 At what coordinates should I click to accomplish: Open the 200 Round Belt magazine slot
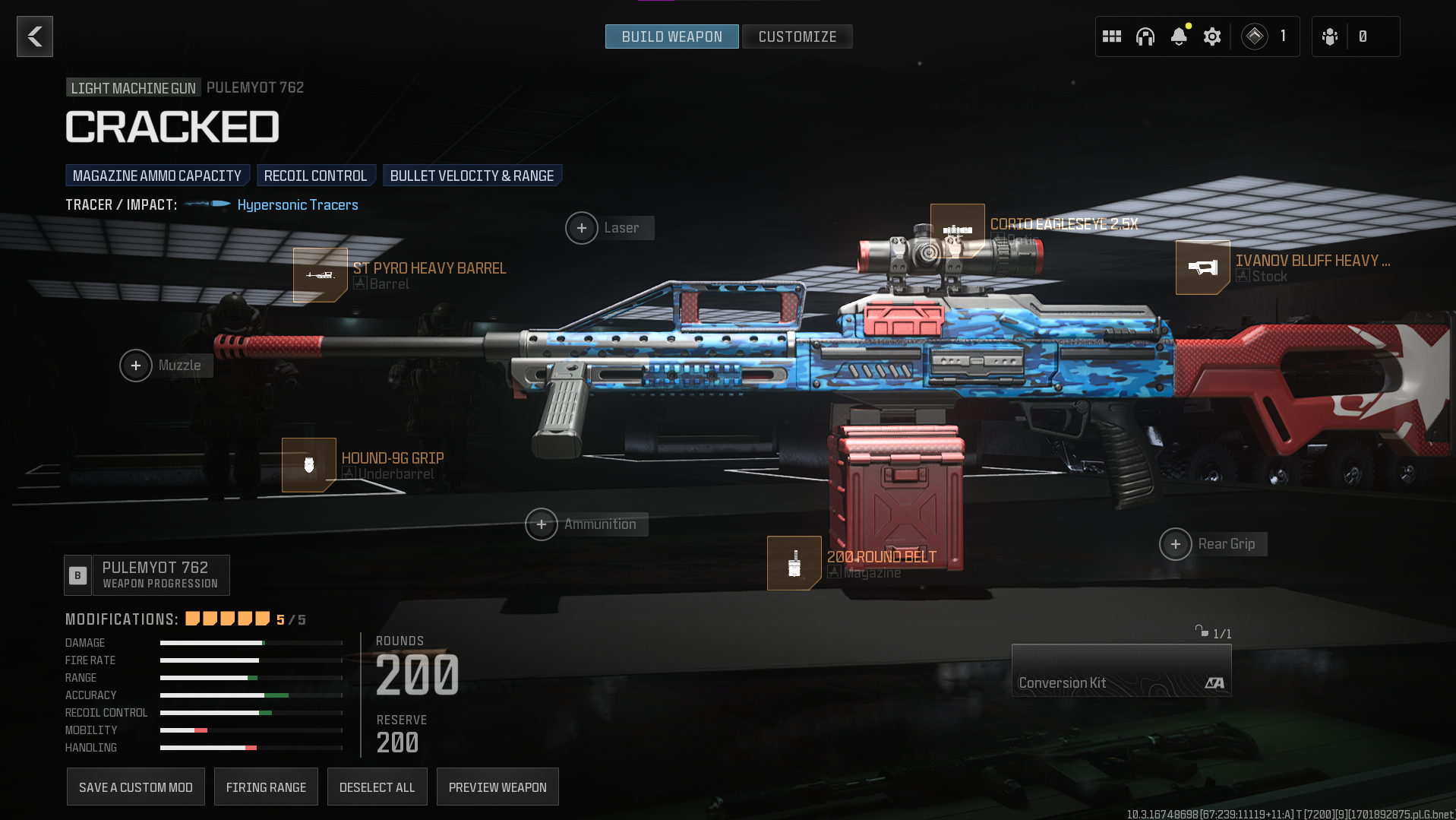[x=794, y=563]
